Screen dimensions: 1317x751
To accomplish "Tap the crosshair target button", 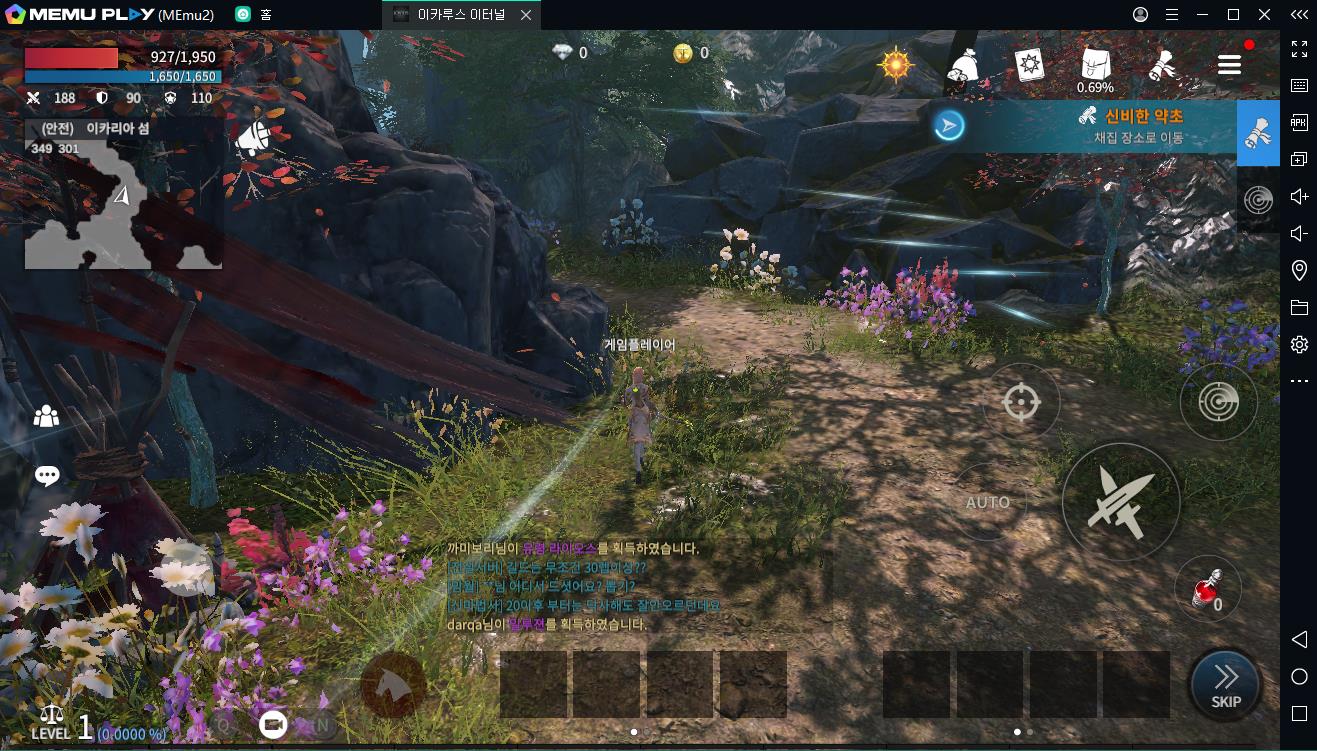I will 1021,402.
